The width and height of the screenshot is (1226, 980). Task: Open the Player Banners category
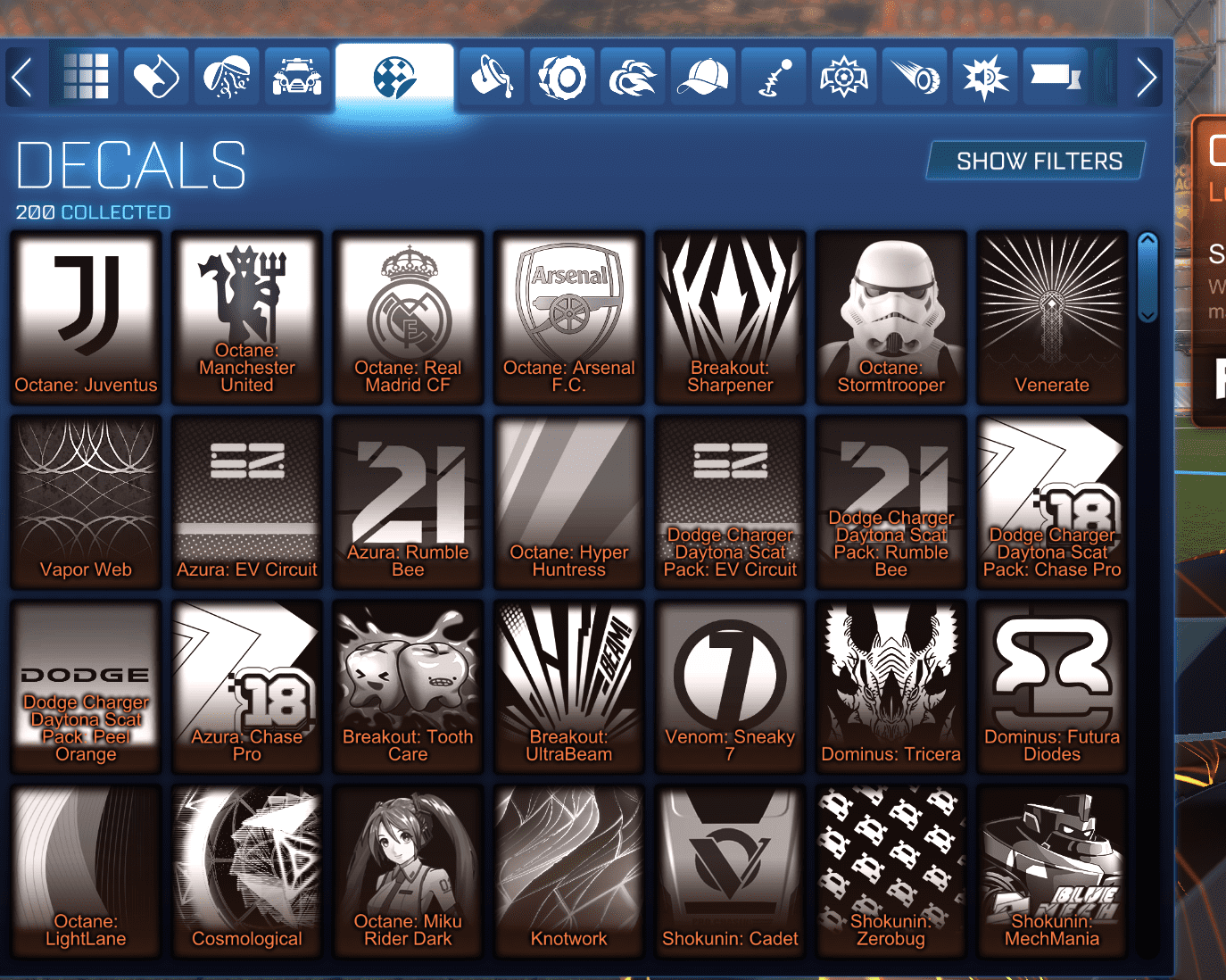pyautogui.click(x=1054, y=76)
